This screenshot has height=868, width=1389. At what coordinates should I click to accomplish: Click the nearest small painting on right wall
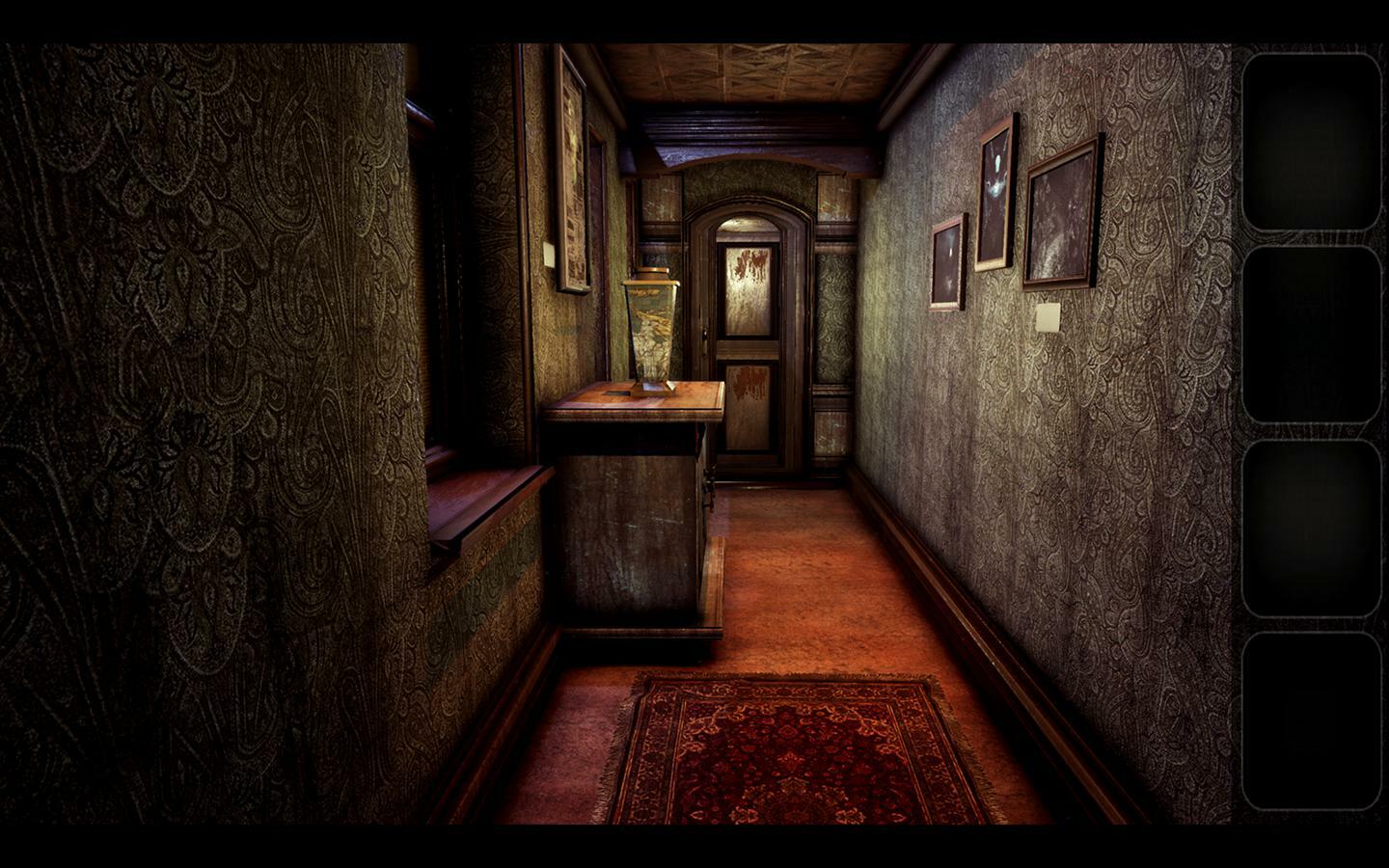[946, 265]
